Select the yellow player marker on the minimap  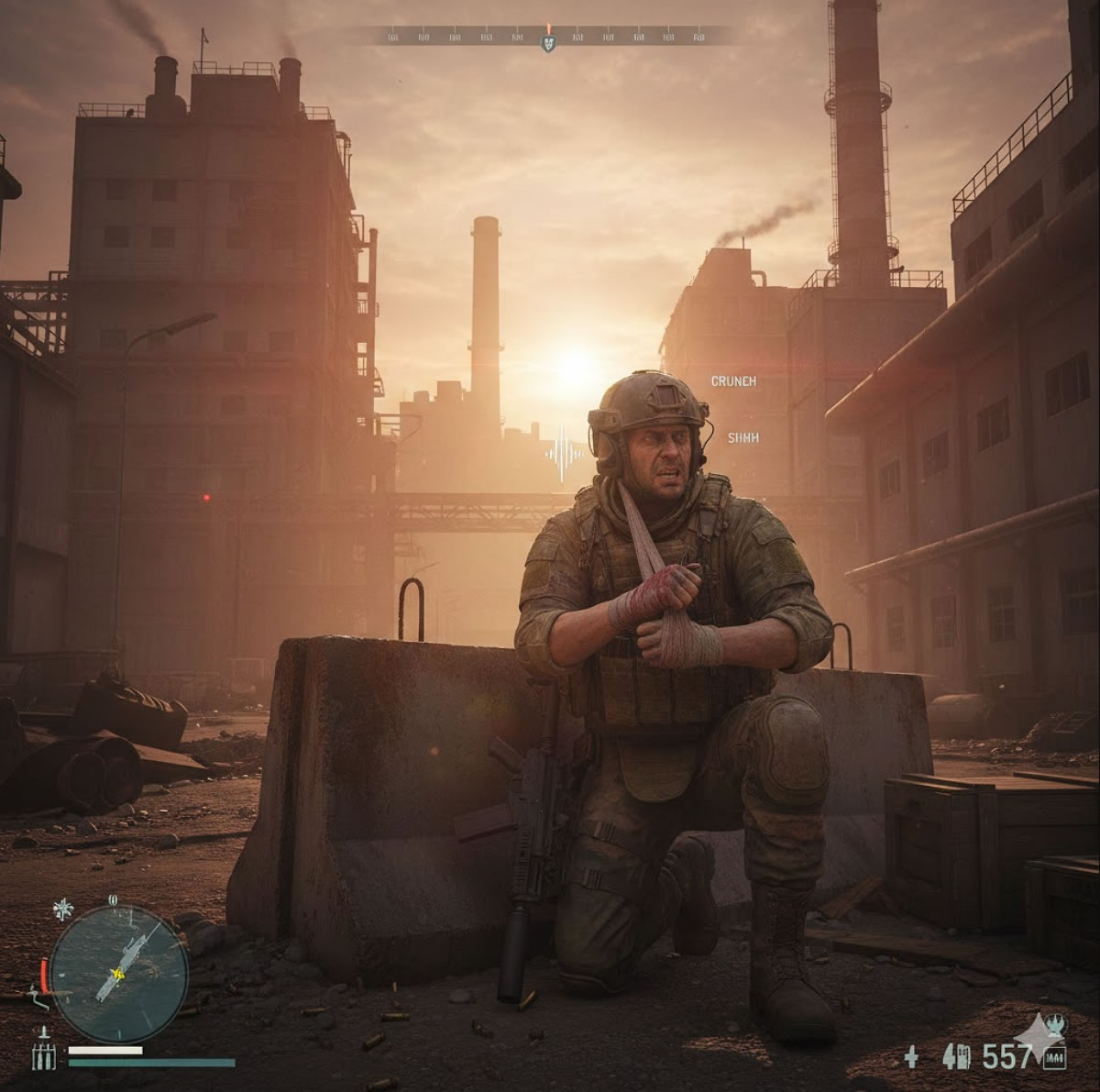pos(116,974)
